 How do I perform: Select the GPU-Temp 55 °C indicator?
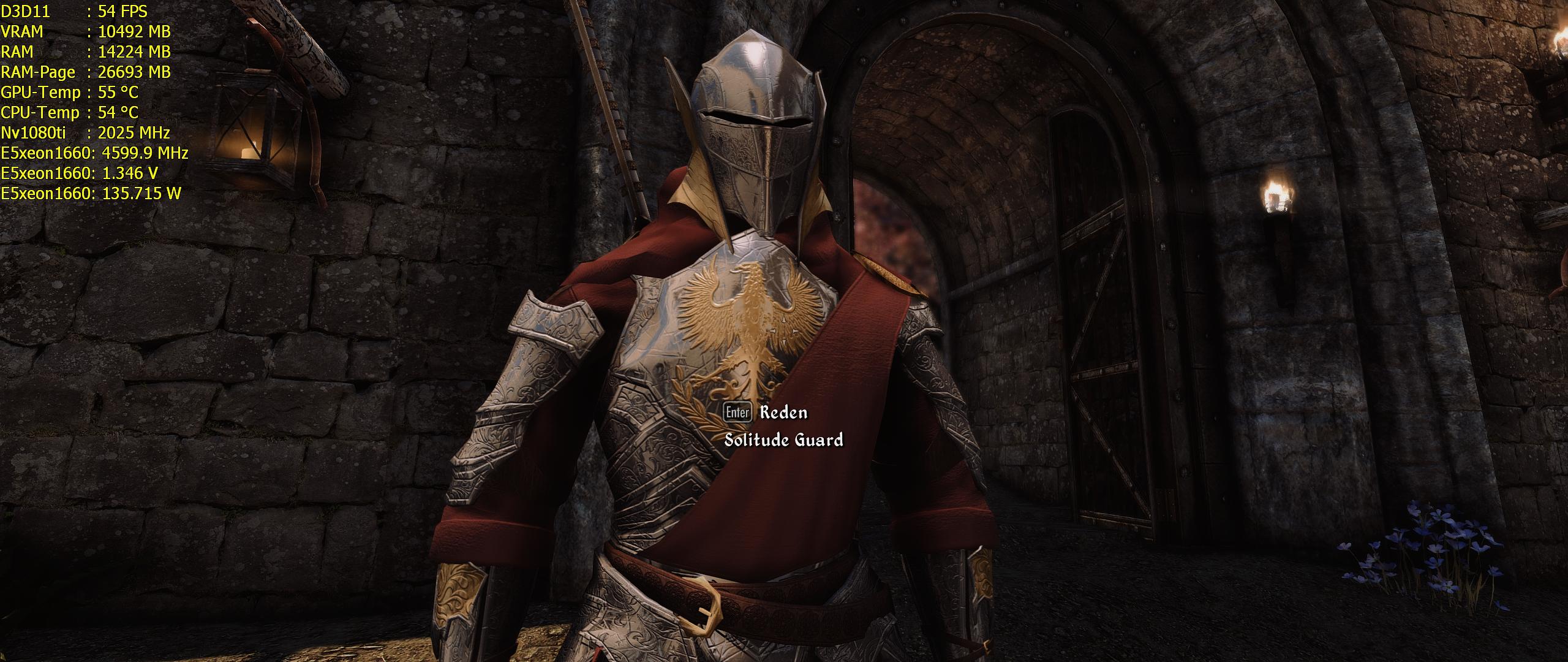(x=70, y=92)
